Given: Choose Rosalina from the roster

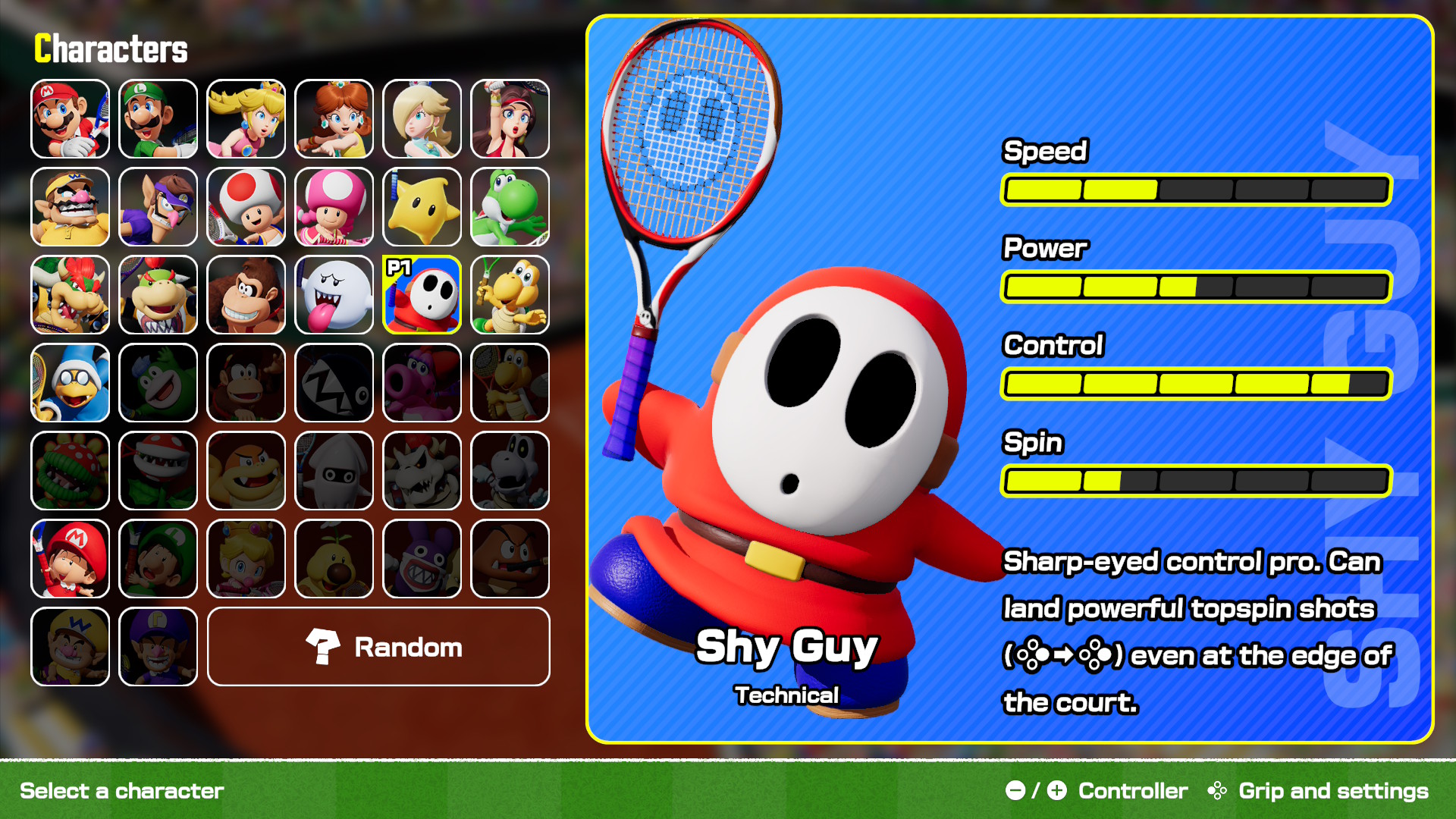Looking at the screenshot, I should [422, 119].
